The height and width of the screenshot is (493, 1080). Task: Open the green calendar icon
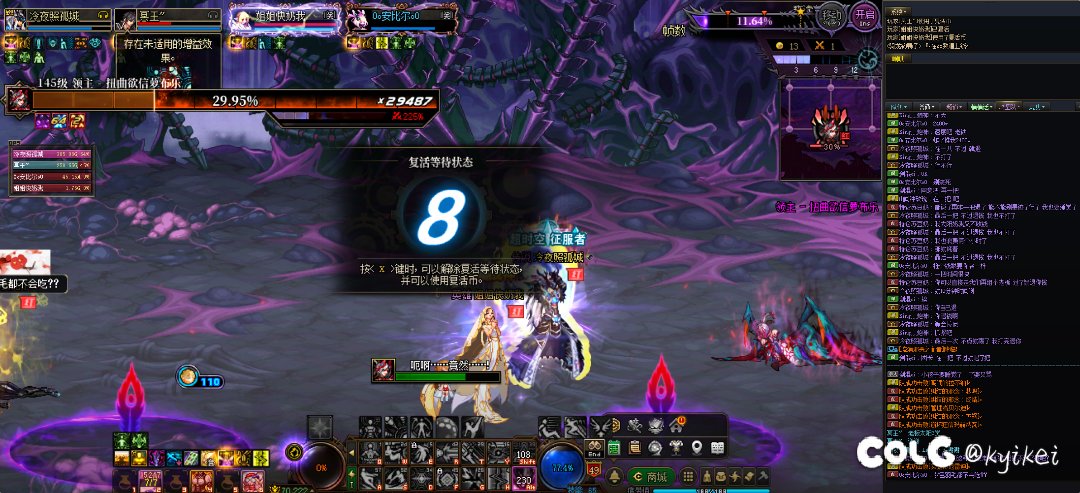[614, 447]
